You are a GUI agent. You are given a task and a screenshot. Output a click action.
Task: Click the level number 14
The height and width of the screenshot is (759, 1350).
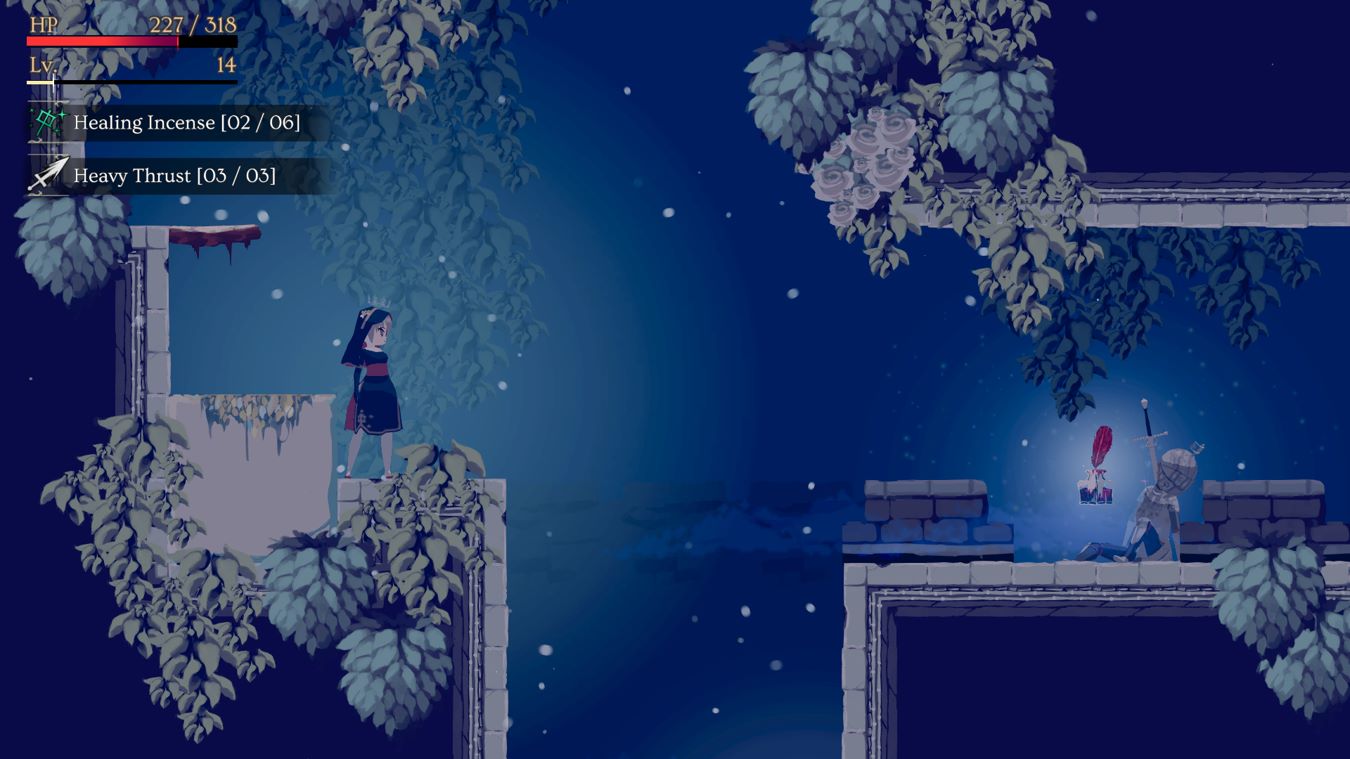[228, 65]
